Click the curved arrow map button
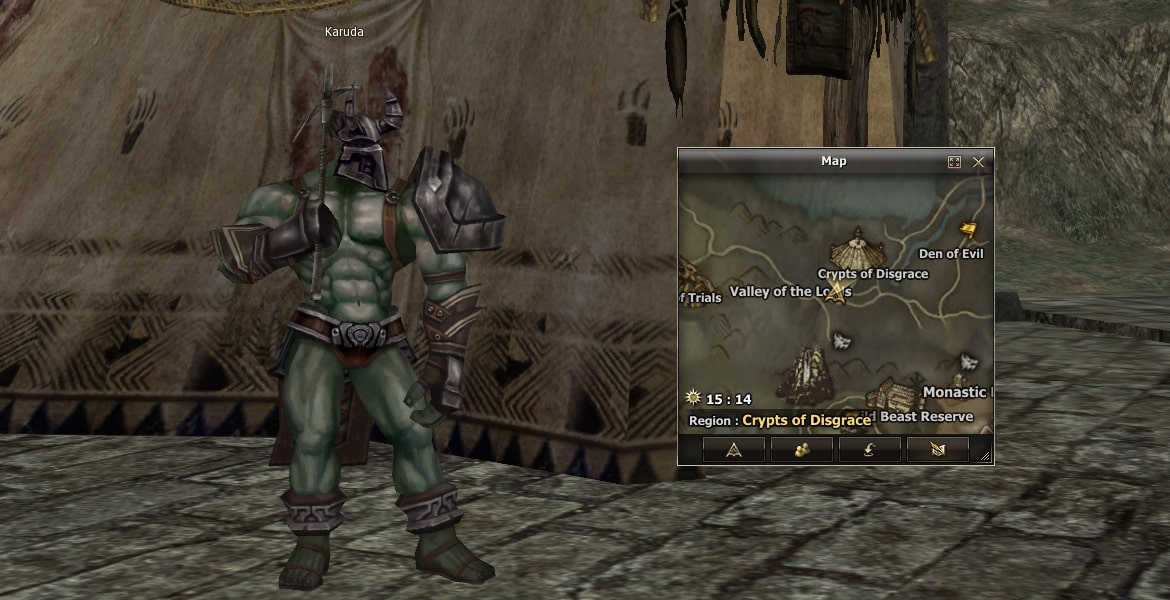 tap(870, 450)
